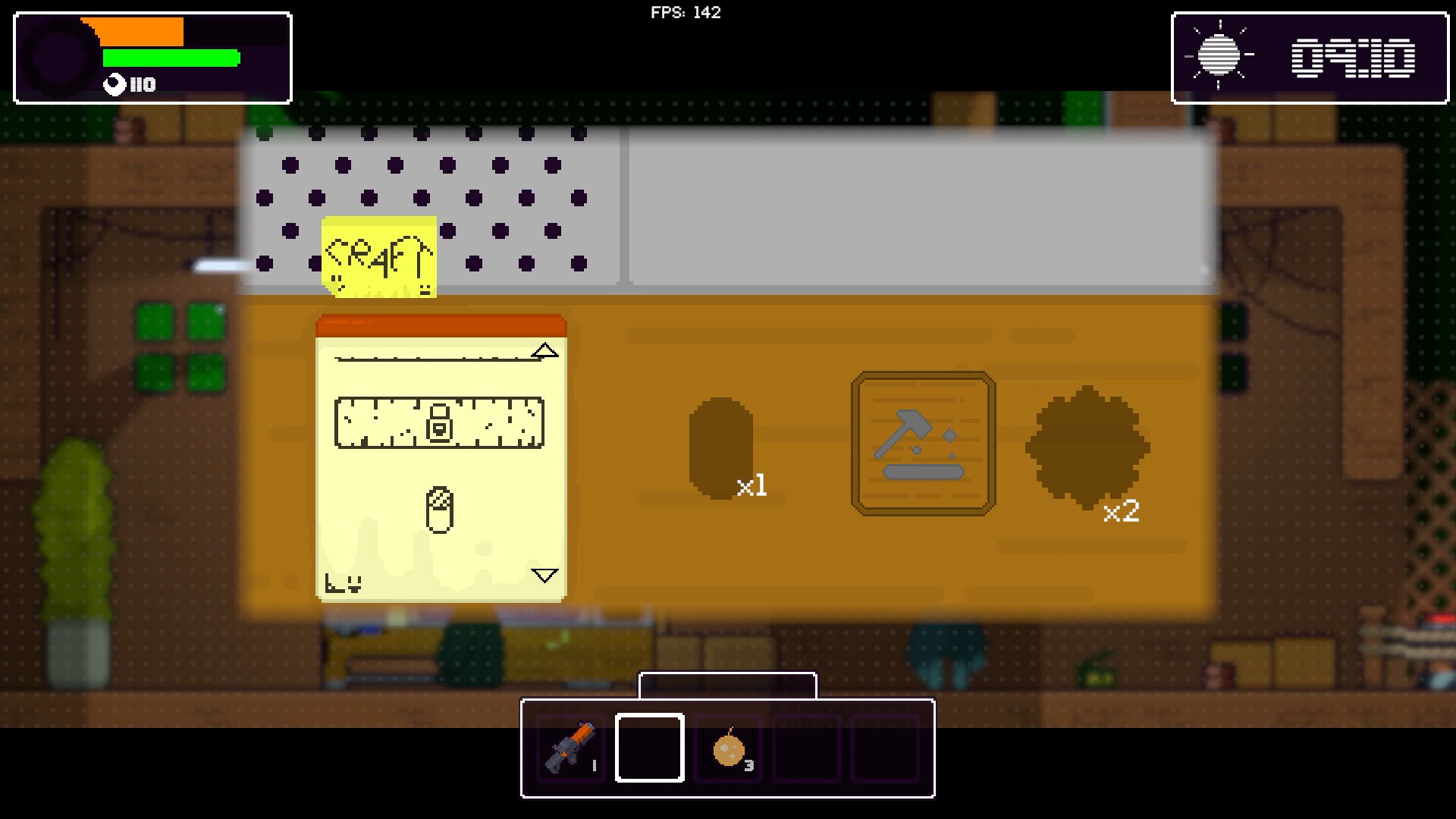Click the smiley doodle at notepad corner

(x=343, y=582)
